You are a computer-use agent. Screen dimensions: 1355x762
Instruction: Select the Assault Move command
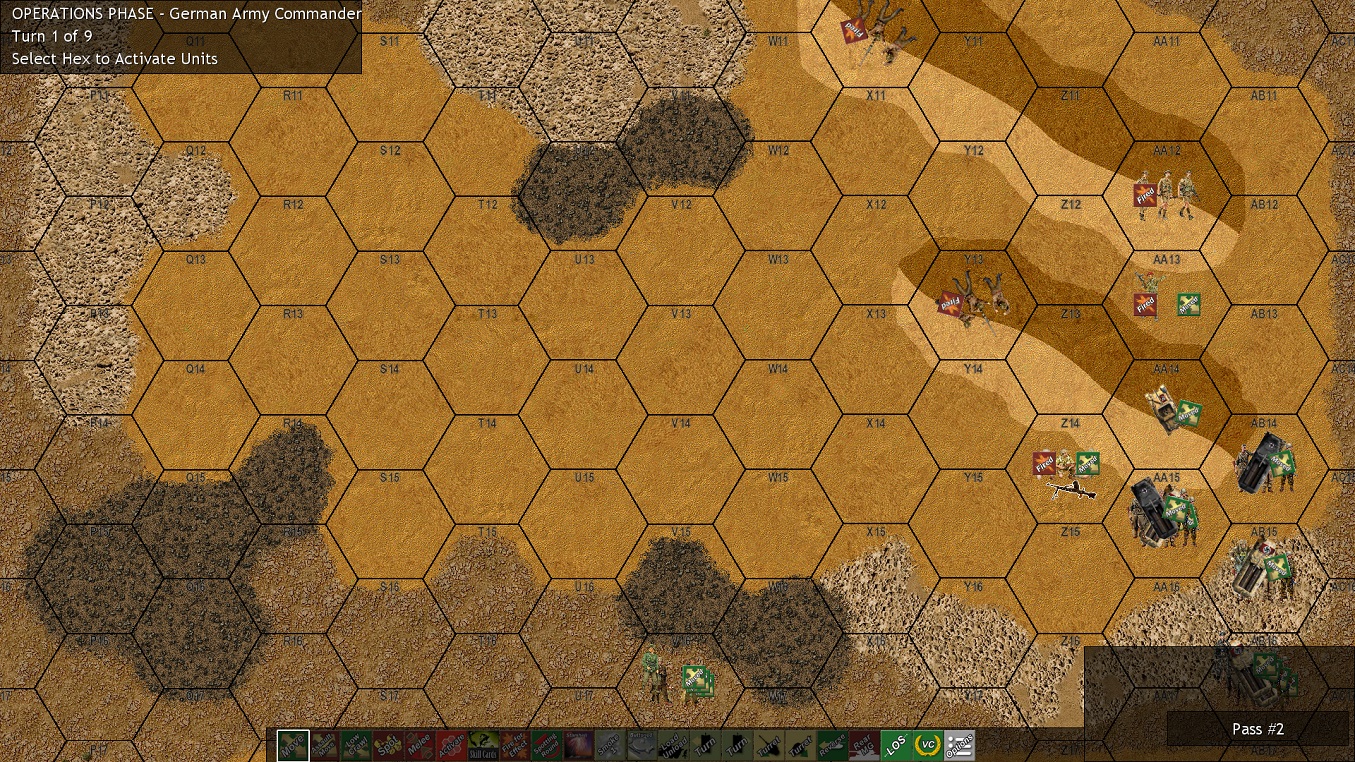[x=326, y=745]
